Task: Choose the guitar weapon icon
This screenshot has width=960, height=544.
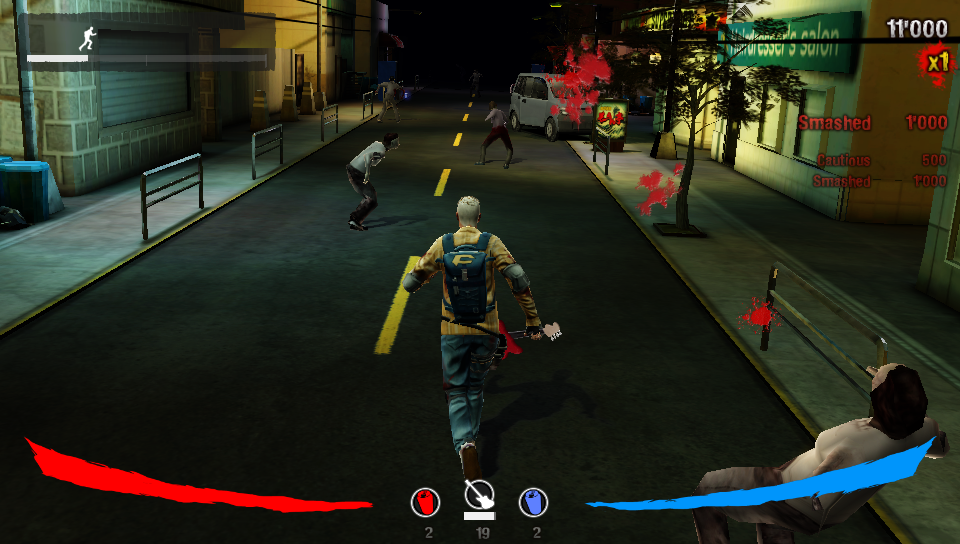Action: (x=479, y=495)
